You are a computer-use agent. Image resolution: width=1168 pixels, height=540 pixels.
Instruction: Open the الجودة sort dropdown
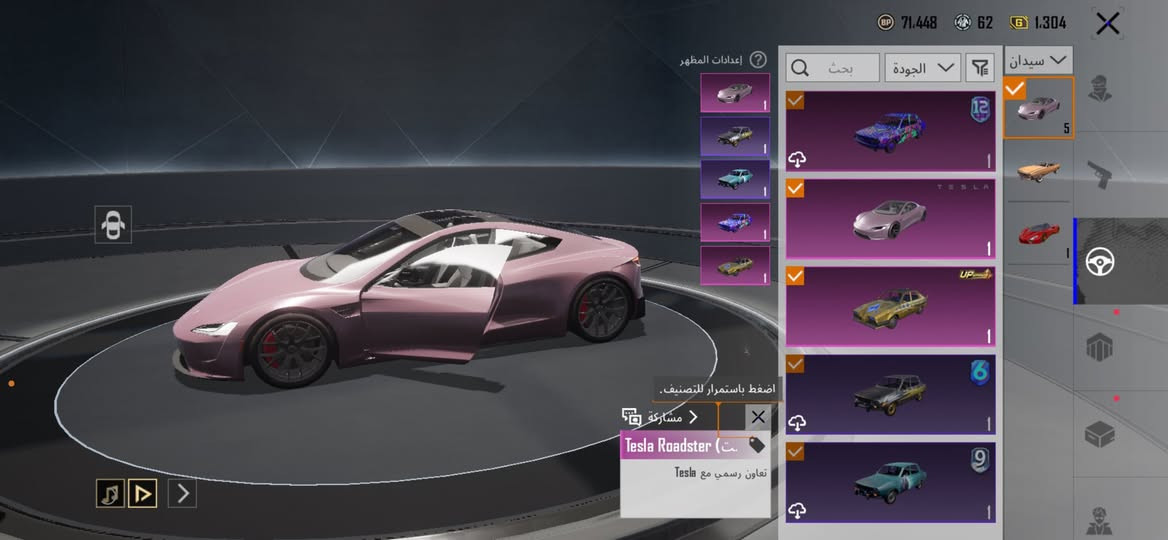(922, 68)
